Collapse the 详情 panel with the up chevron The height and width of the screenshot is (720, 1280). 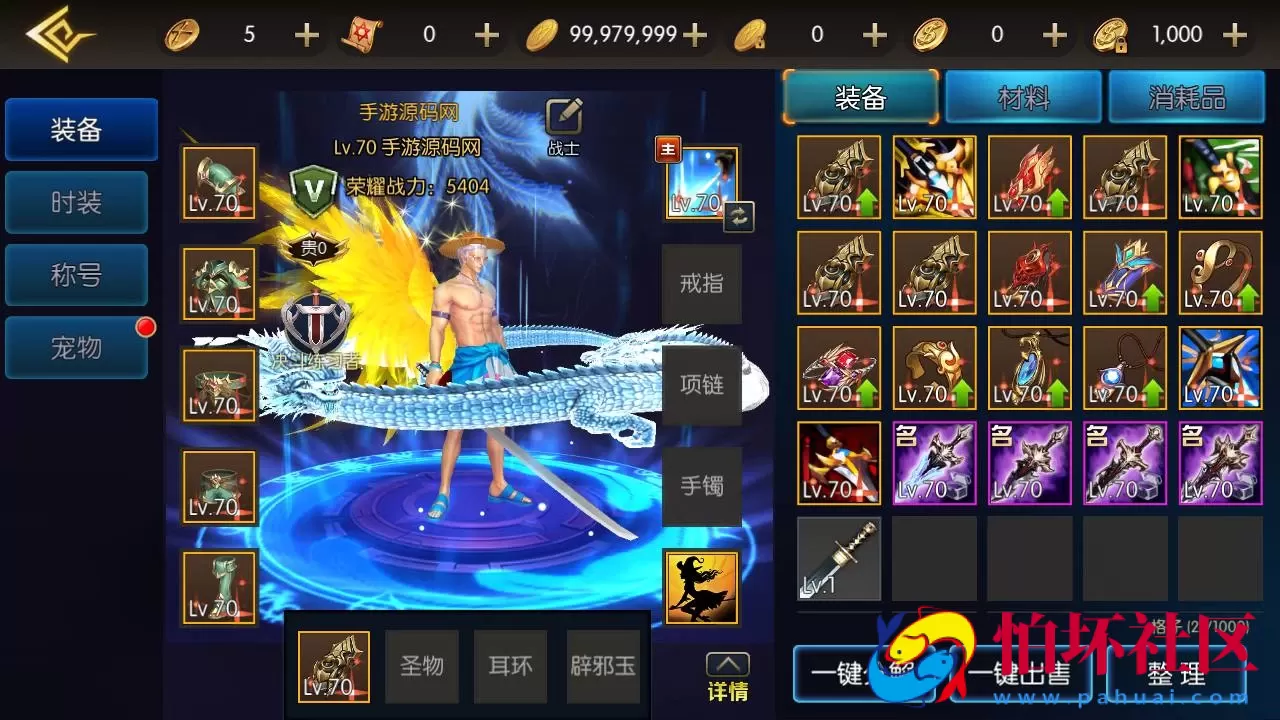(x=727, y=663)
